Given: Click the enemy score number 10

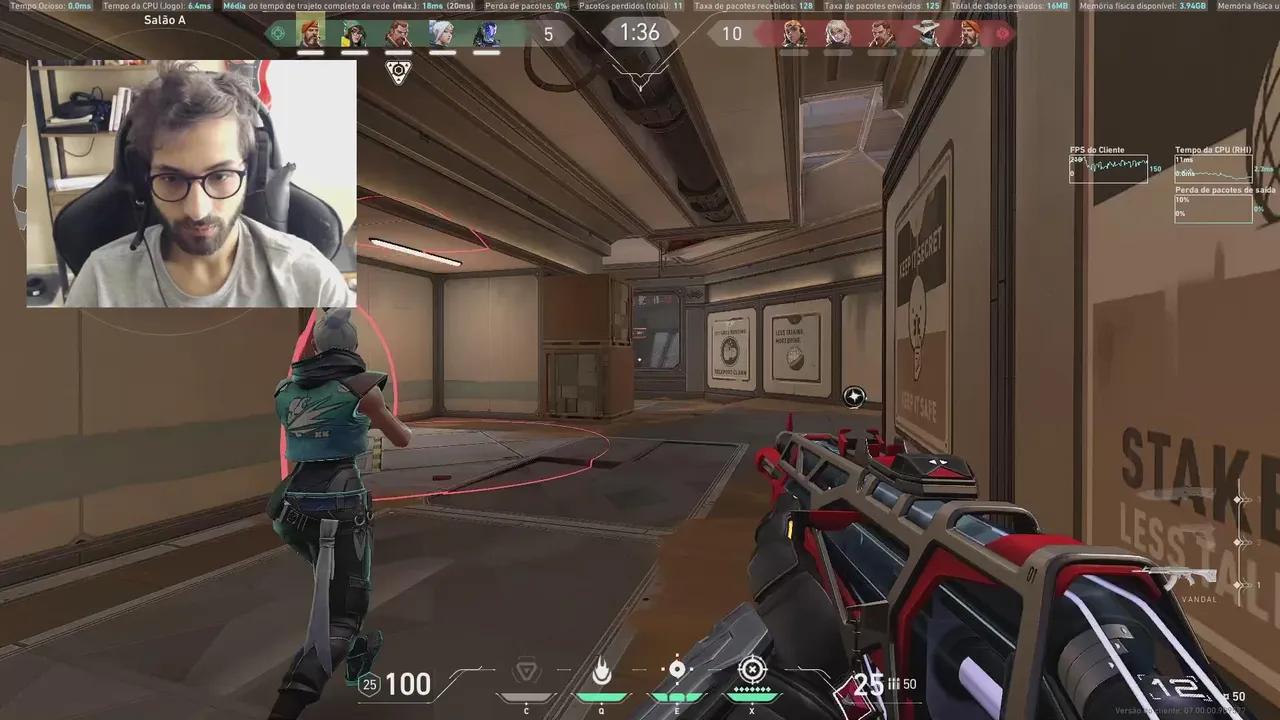Looking at the screenshot, I should pos(732,34).
